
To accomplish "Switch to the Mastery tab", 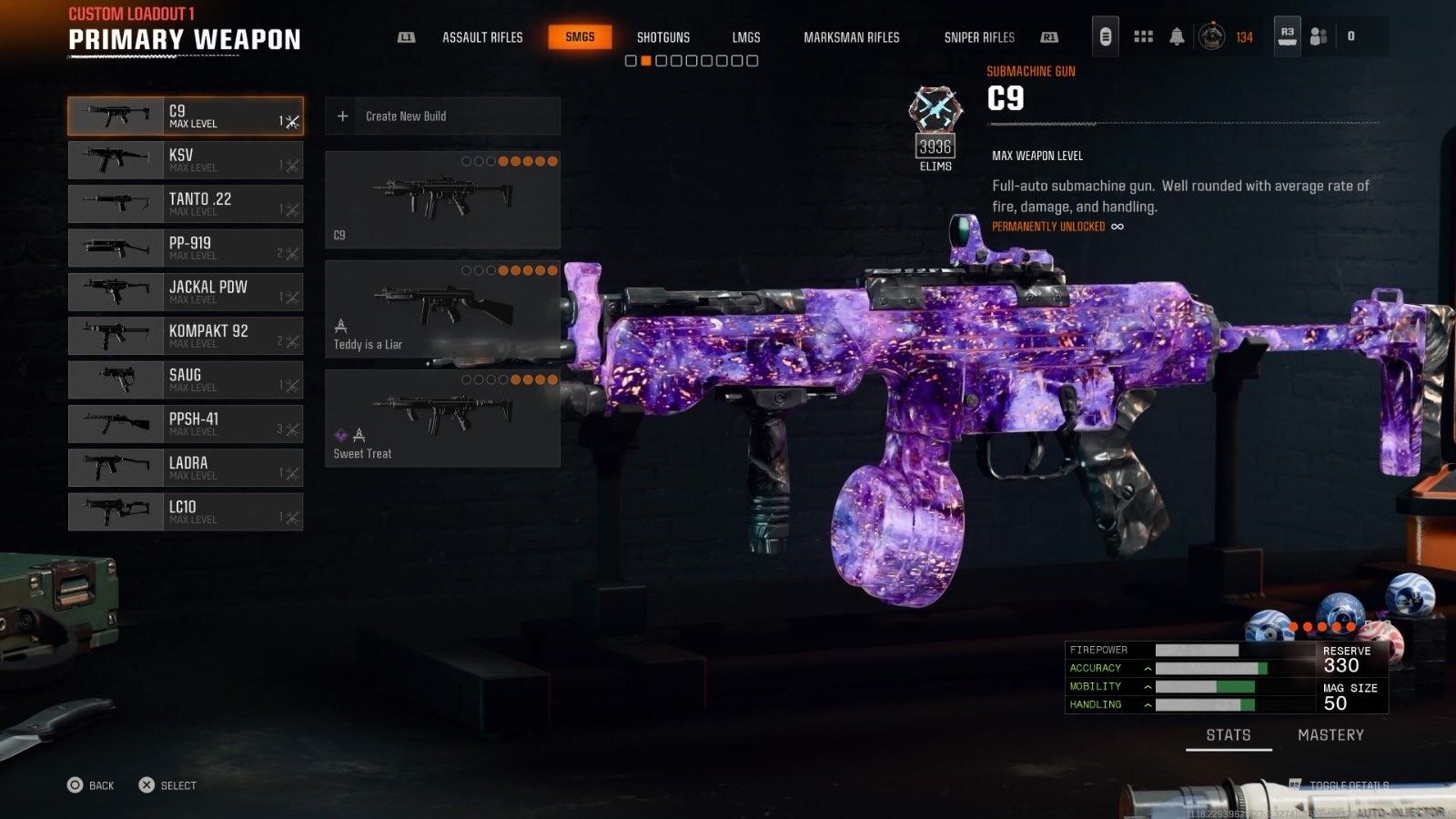I will (x=1330, y=735).
